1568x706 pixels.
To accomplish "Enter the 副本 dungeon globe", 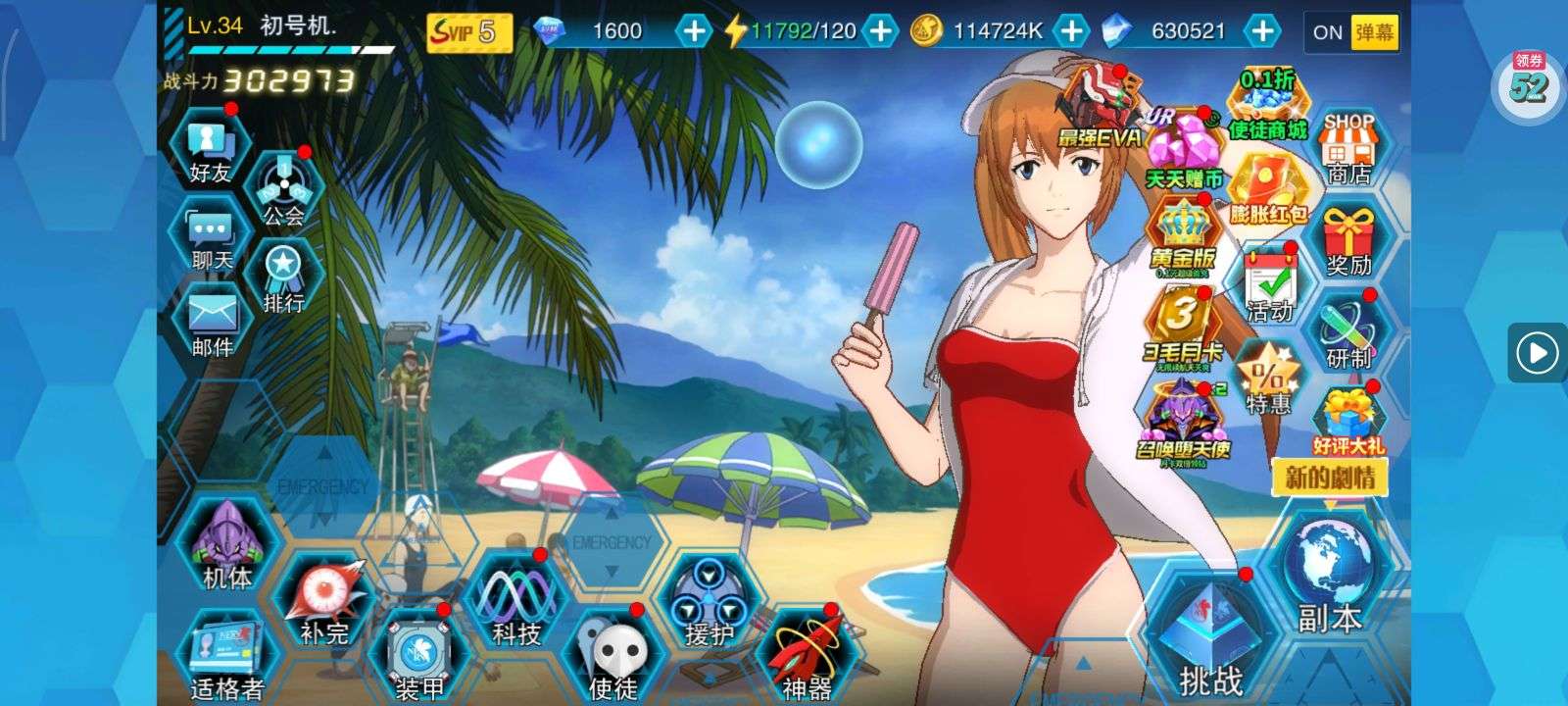I will point(1330,579).
